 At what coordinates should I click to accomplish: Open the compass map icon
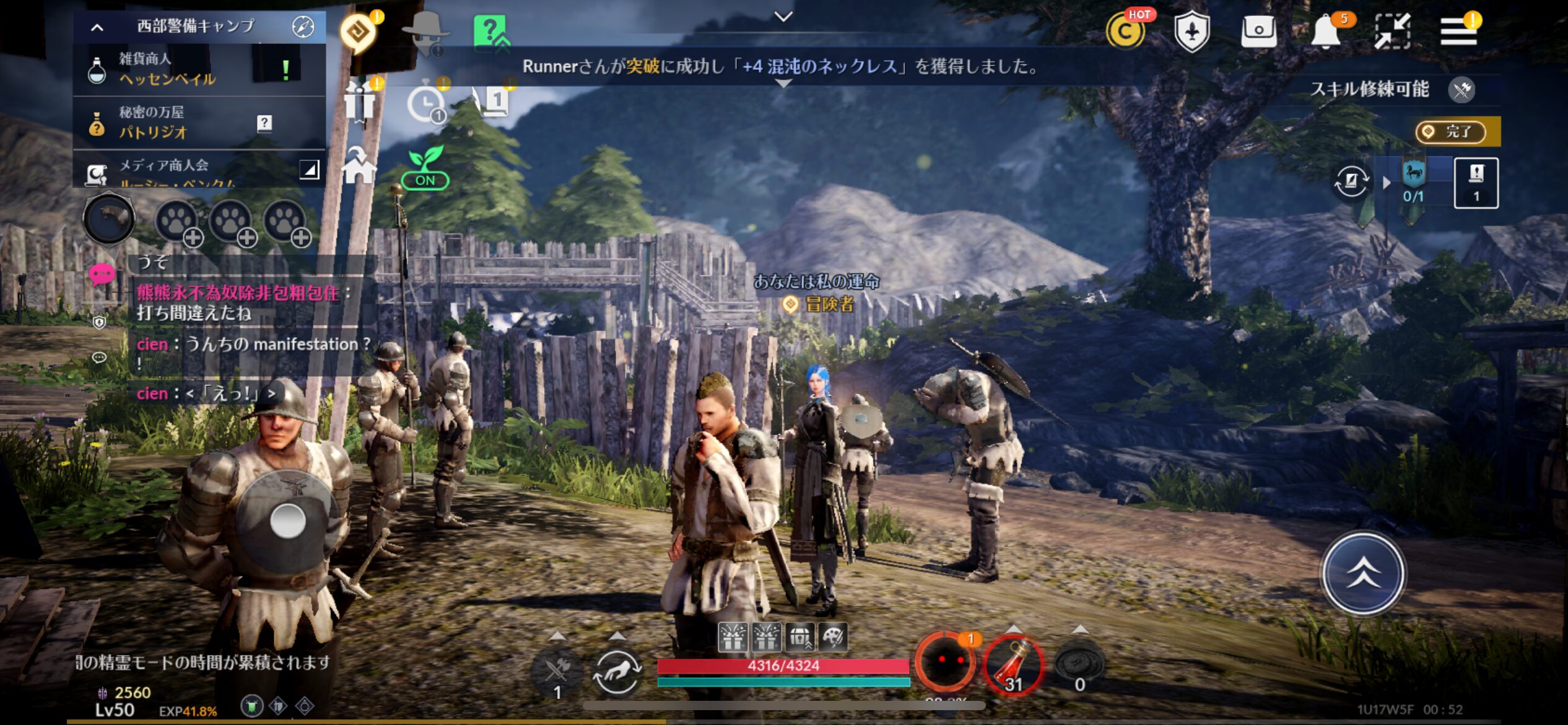[303, 27]
